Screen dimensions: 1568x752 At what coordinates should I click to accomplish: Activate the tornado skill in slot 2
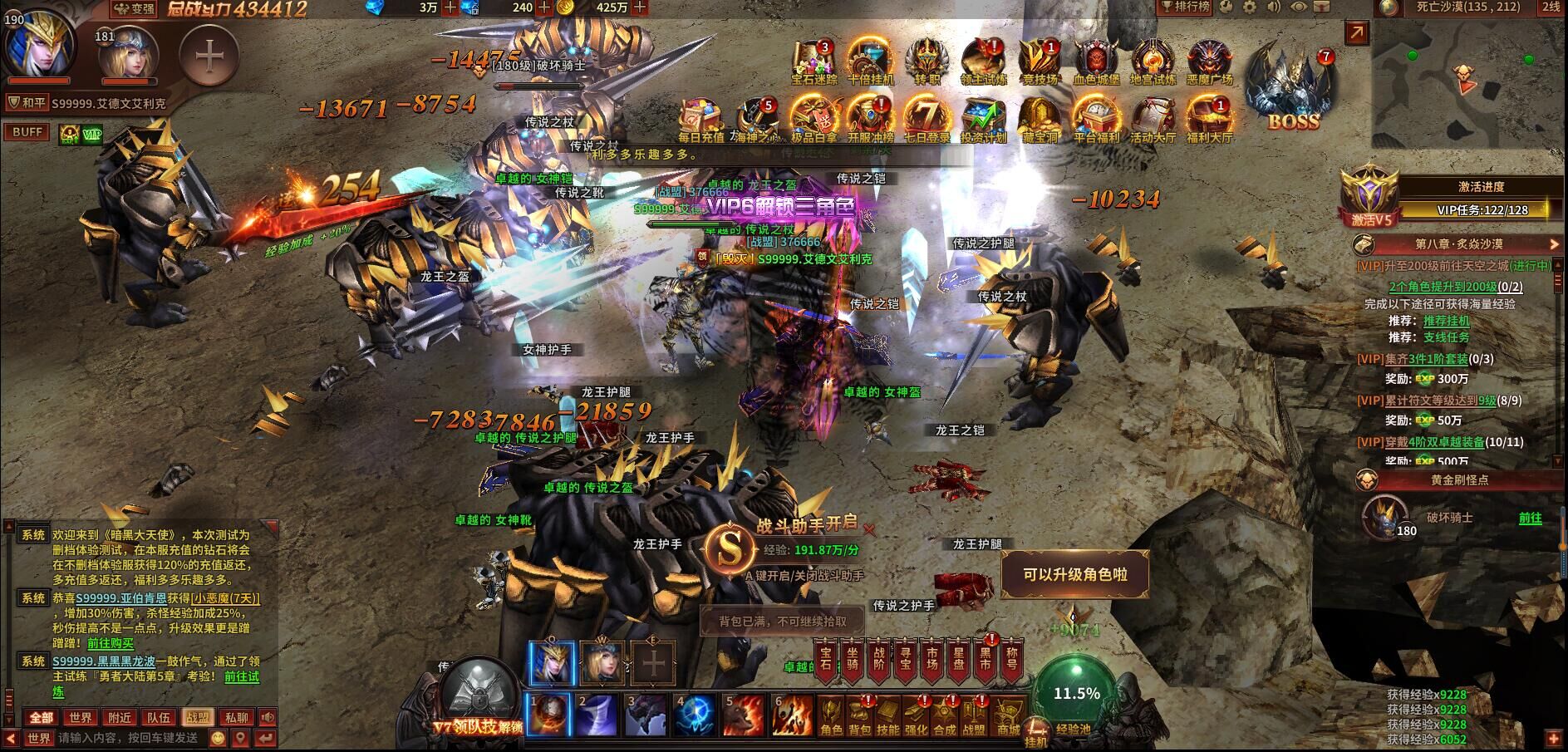(x=597, y=715)
